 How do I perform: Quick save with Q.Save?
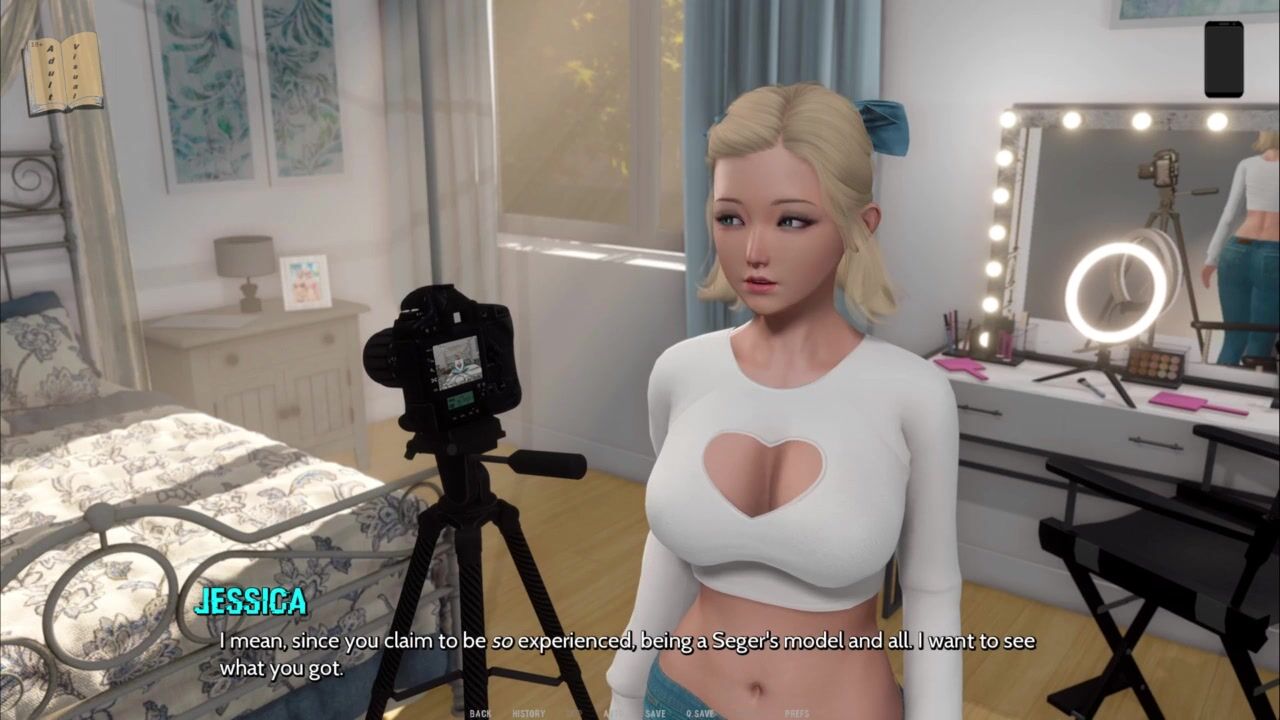coord(700,713)
